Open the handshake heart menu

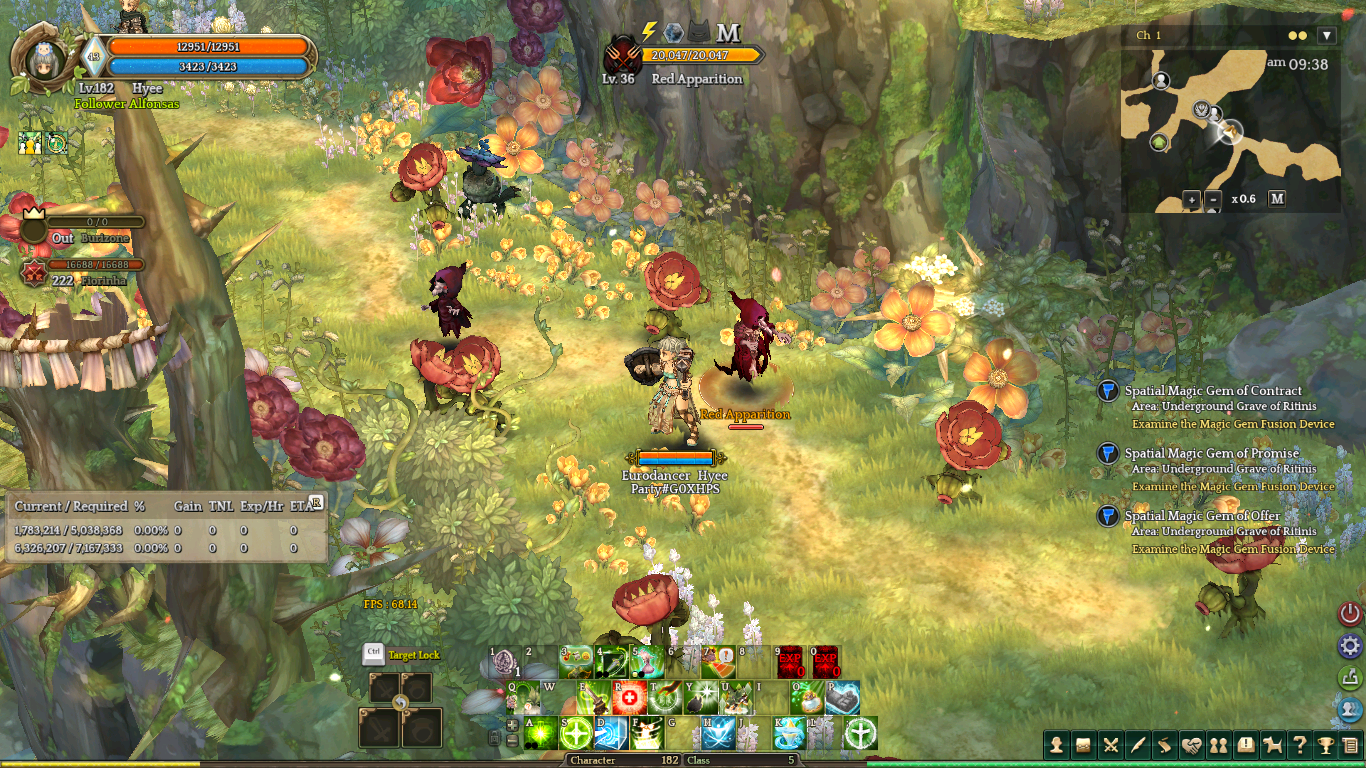point(1191,745)
